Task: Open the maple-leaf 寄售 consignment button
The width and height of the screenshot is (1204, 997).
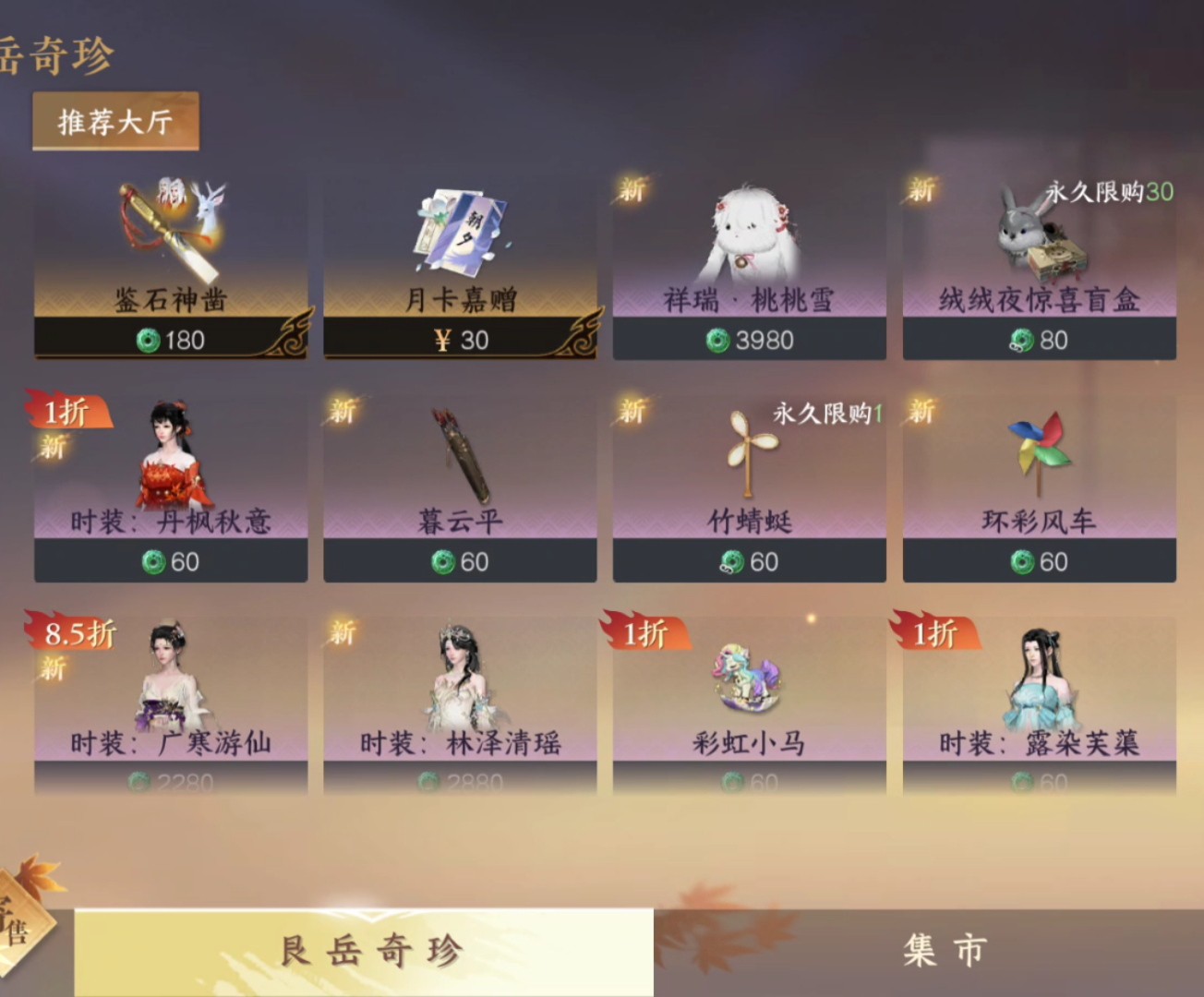Action: tap(23, 919)
